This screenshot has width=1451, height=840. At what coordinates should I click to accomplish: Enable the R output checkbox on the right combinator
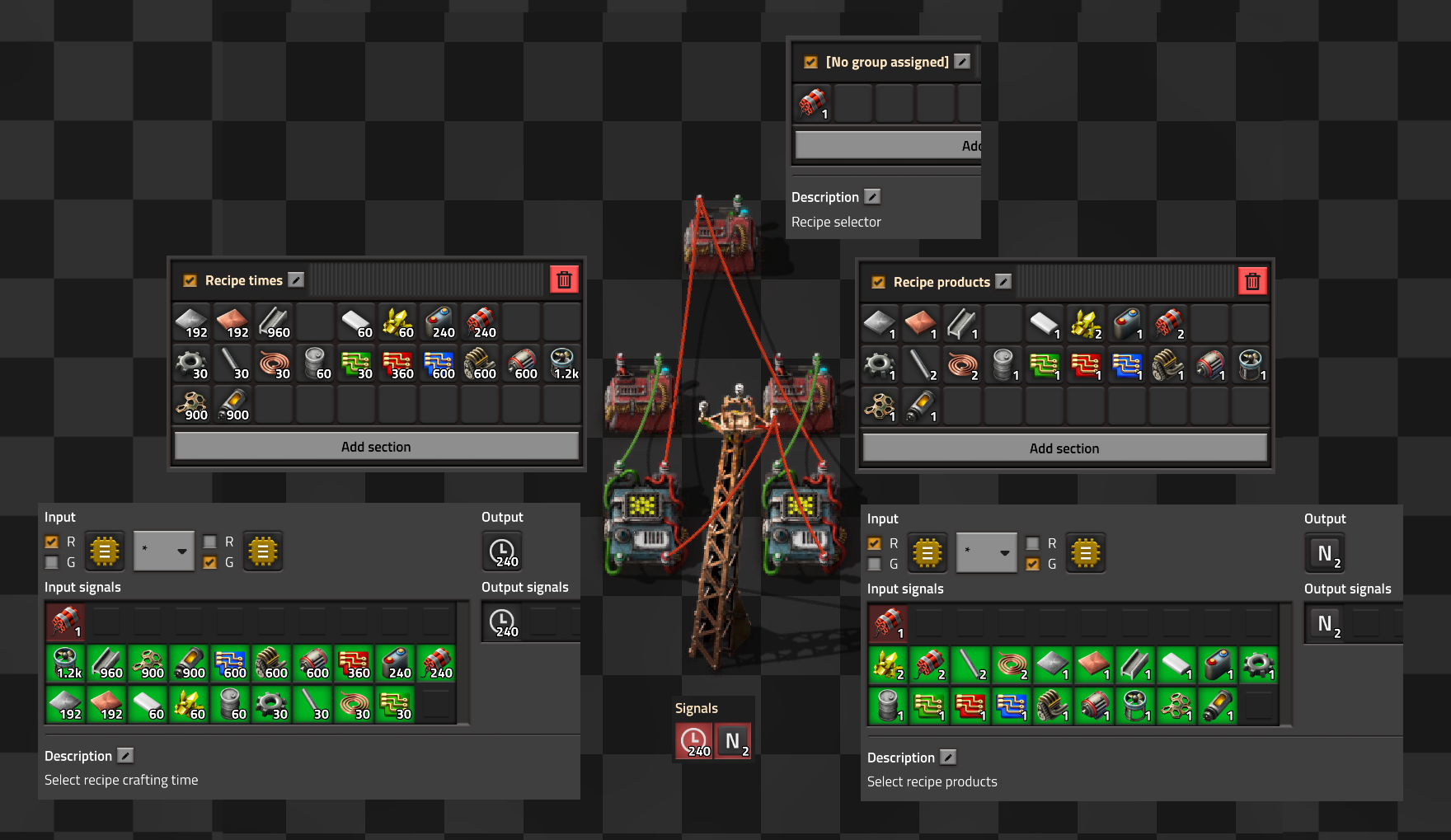pos(1033,543)
